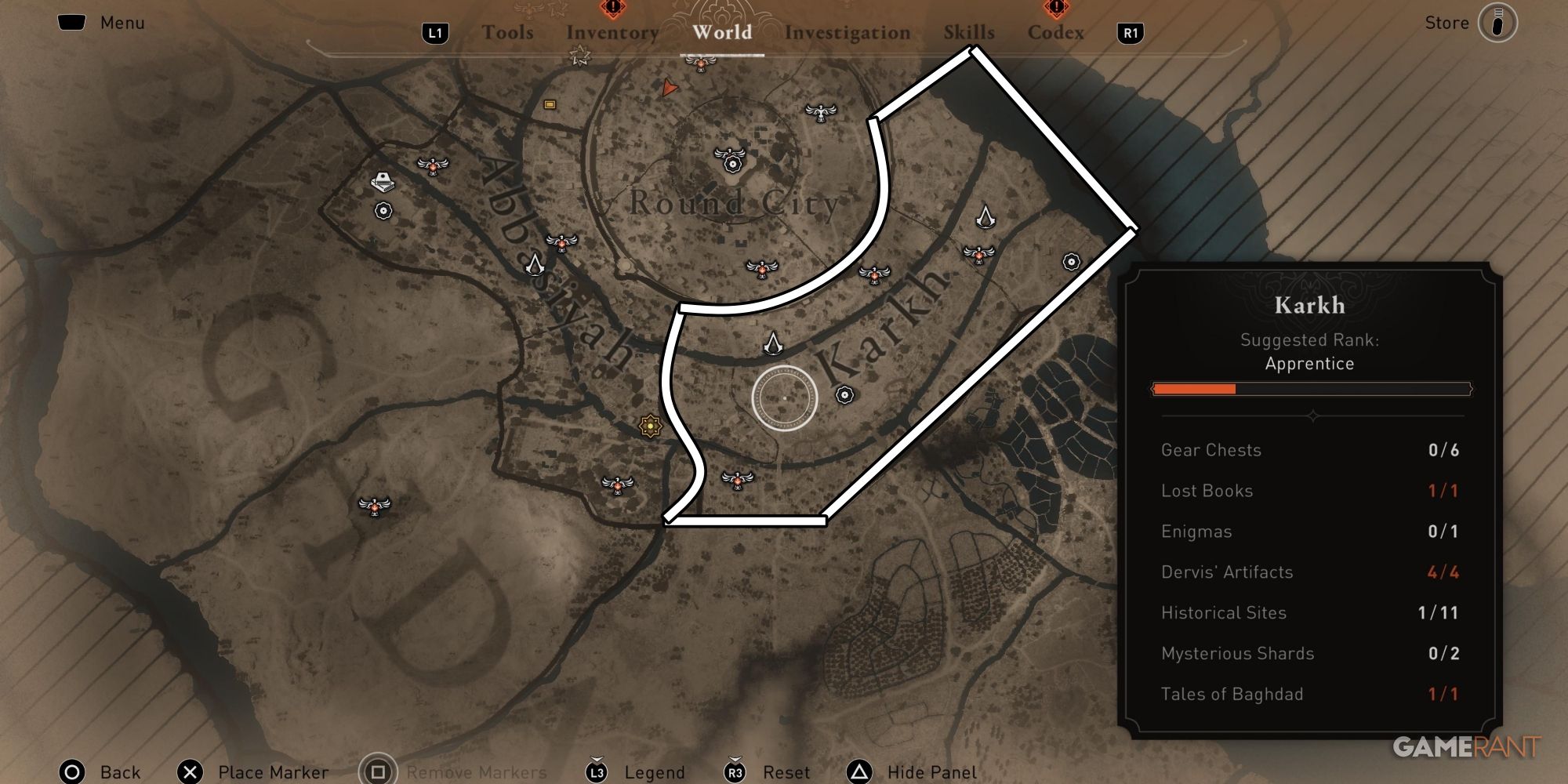Viewport: 1568px width, 784px height.
Task: Click the Store button
Action: click(1446, 22)
